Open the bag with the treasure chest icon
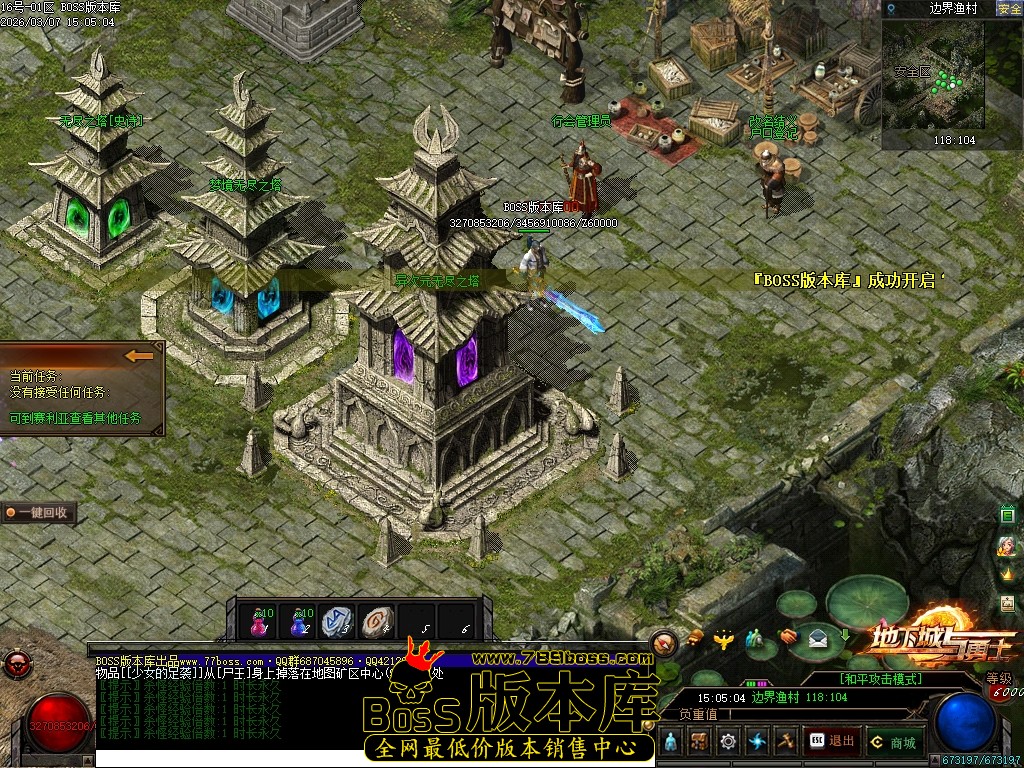 (699, 742)
